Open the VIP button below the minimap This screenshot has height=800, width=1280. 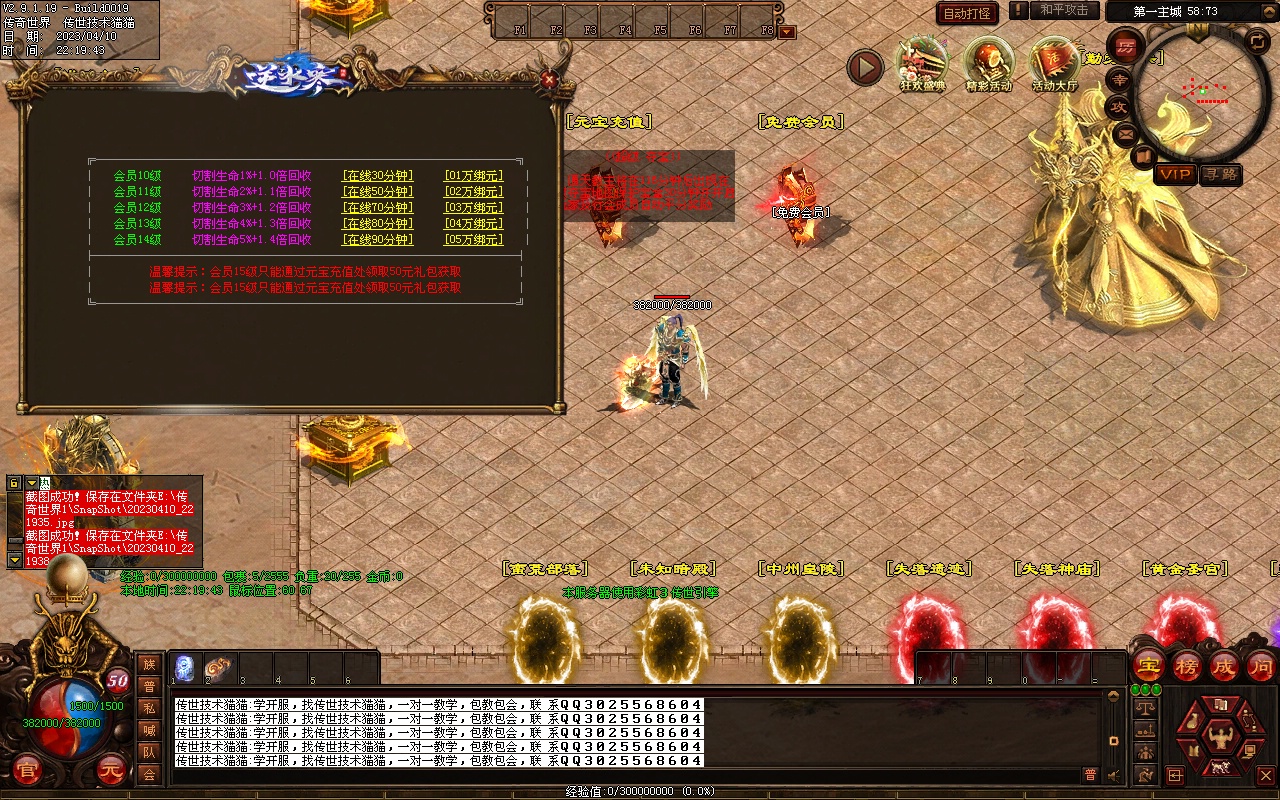click(x=1175, y=175)
